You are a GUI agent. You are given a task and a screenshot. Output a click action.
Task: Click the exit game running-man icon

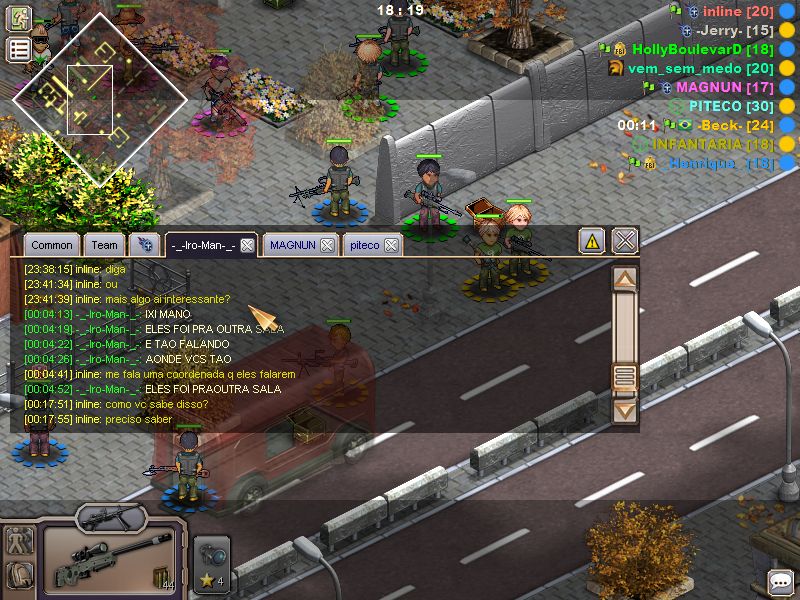coord(19,18)
